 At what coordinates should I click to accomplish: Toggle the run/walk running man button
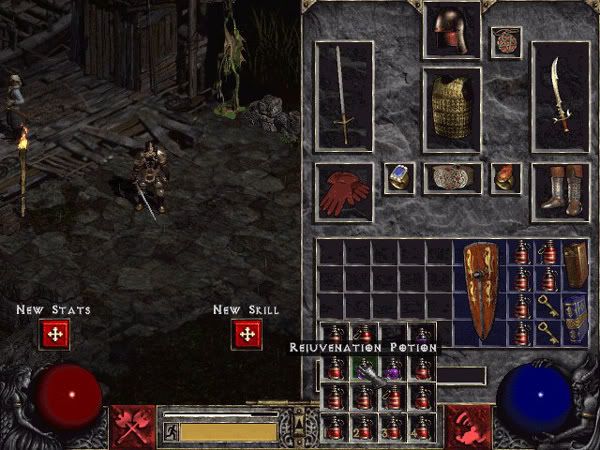[x=171, y=431]
